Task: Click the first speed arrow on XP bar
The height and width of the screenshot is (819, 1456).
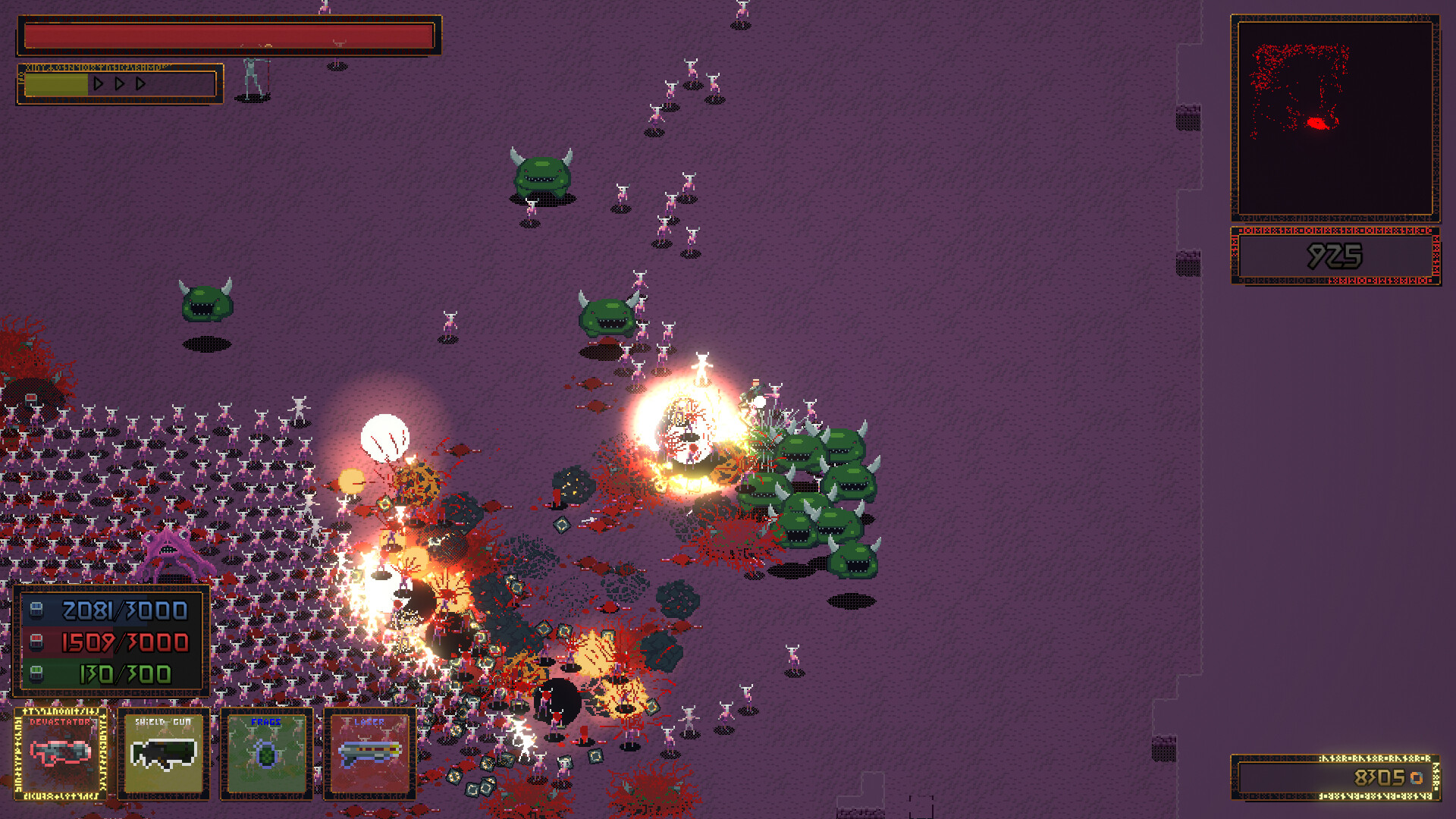Action: [x=99, y=84]
